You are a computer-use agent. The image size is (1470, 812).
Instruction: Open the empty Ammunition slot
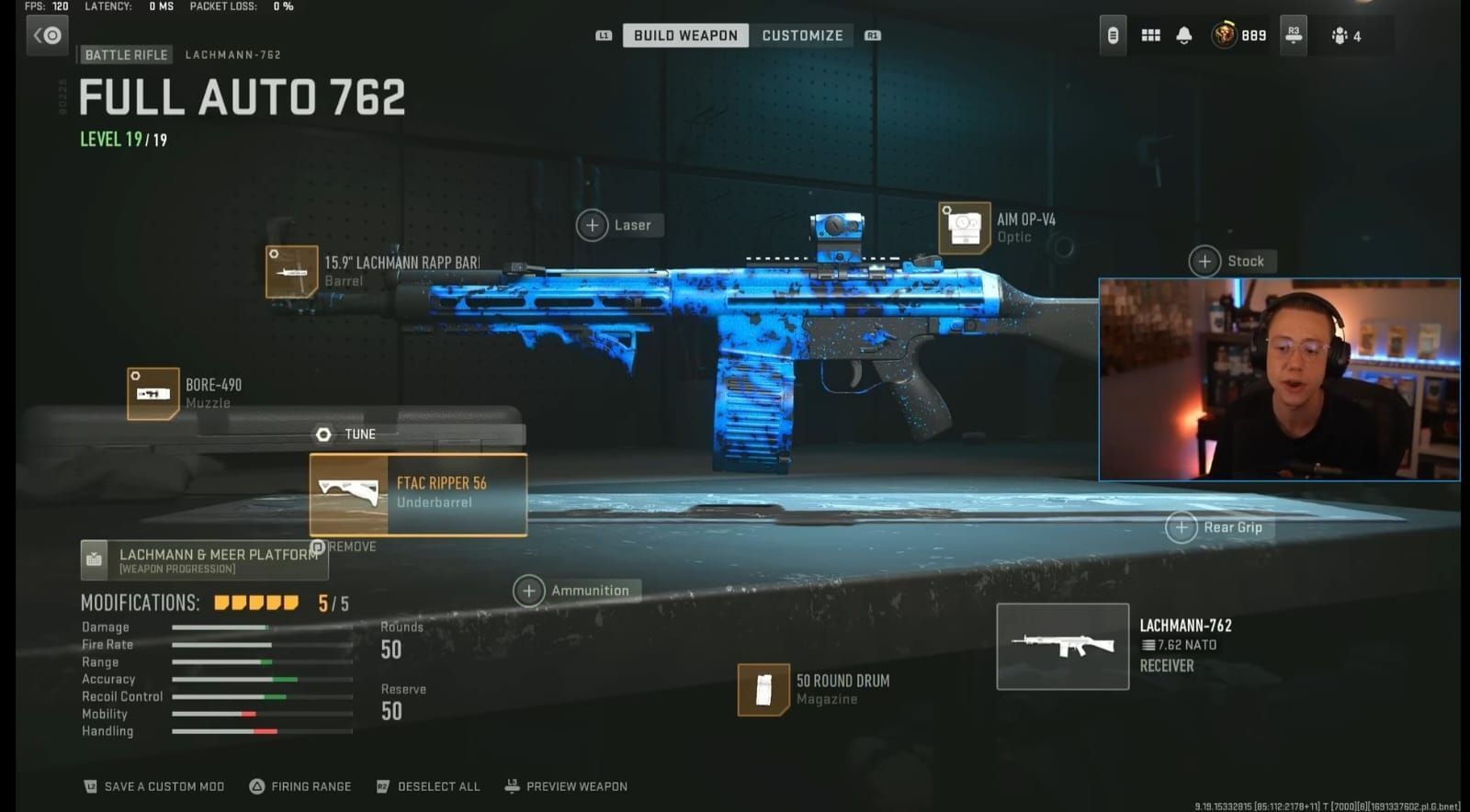click(x=531, y=591)
